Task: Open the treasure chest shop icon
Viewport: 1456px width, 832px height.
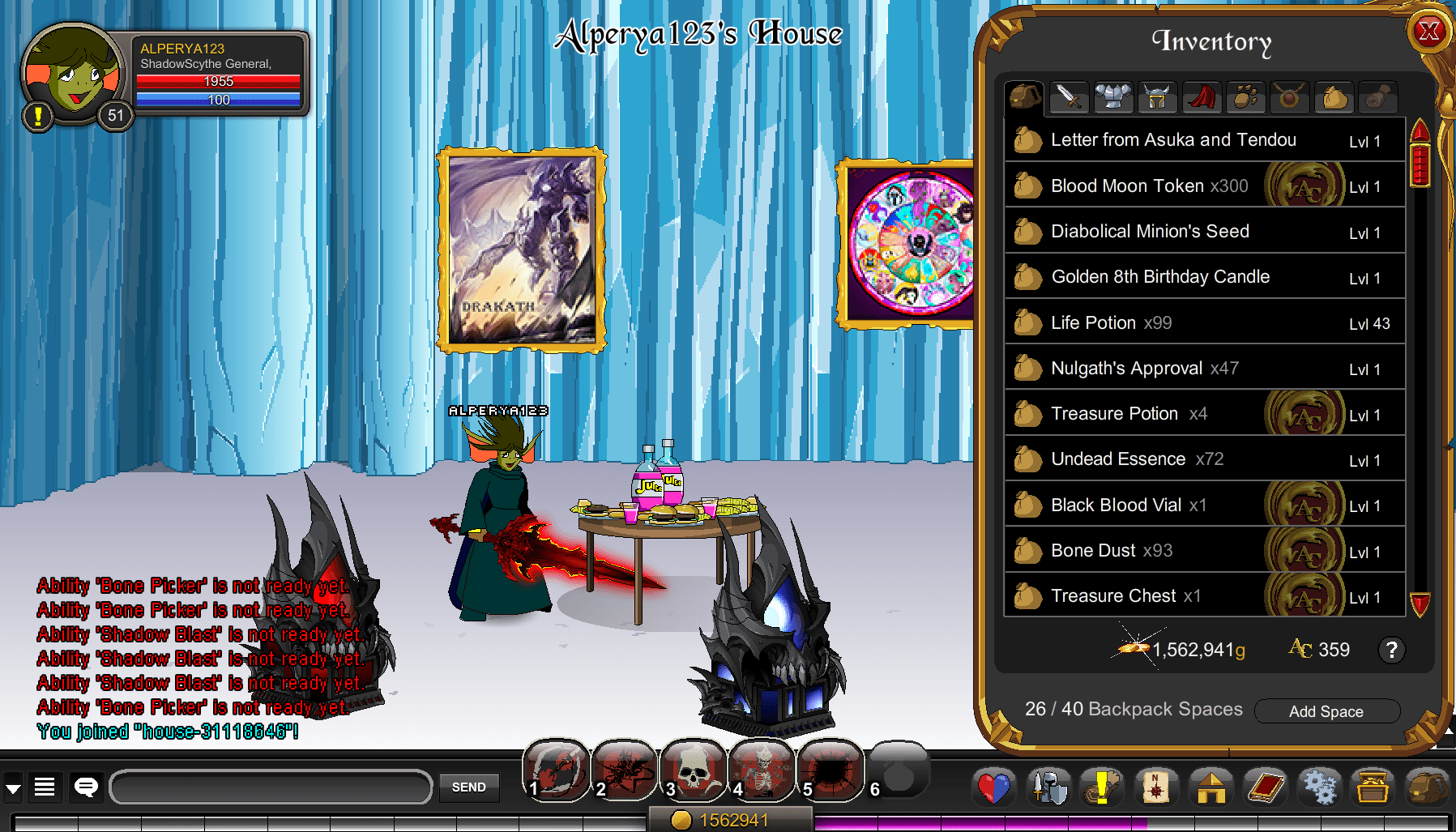Action: 1373,787
